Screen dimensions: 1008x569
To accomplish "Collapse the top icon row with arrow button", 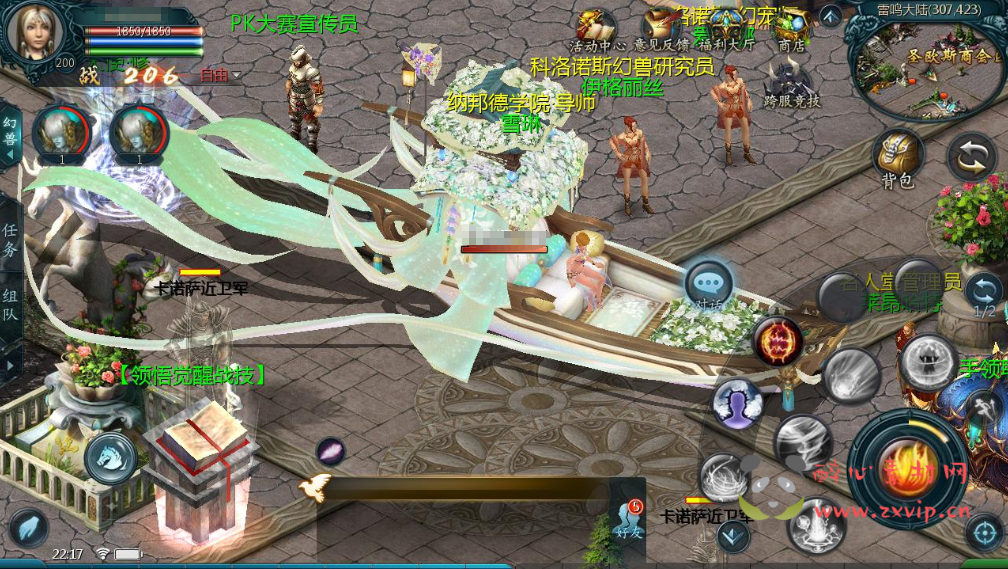I will (831, 16).
